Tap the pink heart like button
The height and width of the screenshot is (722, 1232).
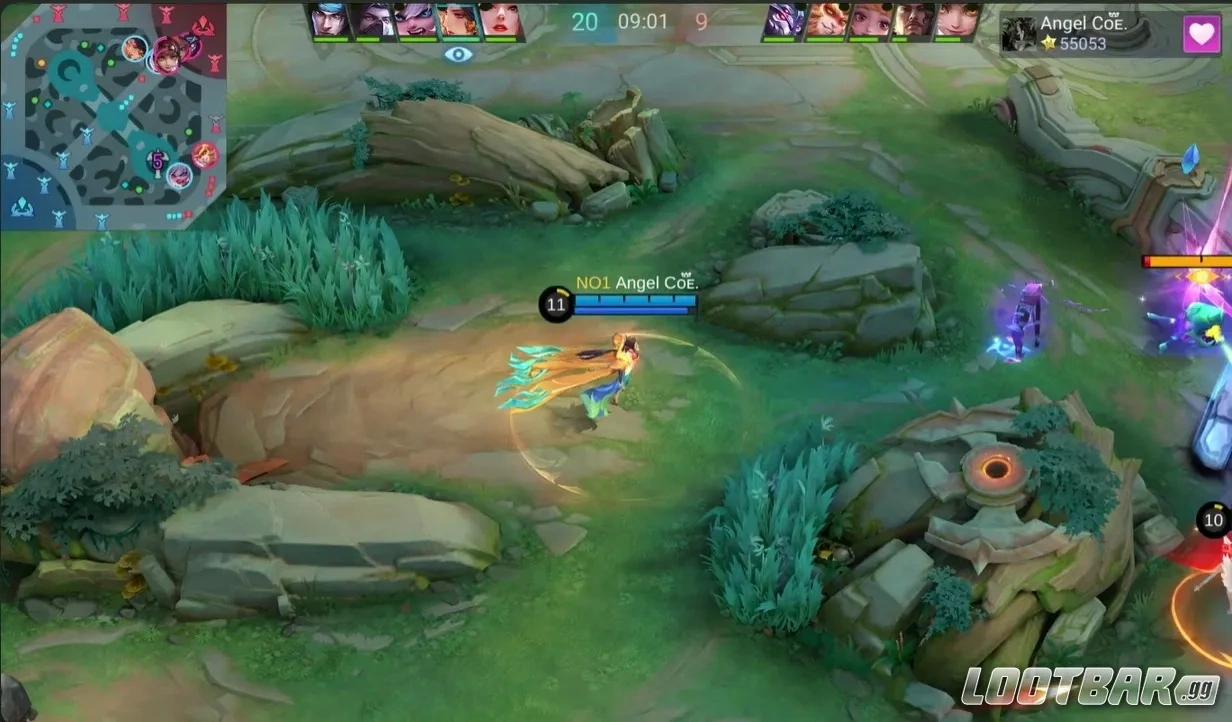tap(1201, 34)
